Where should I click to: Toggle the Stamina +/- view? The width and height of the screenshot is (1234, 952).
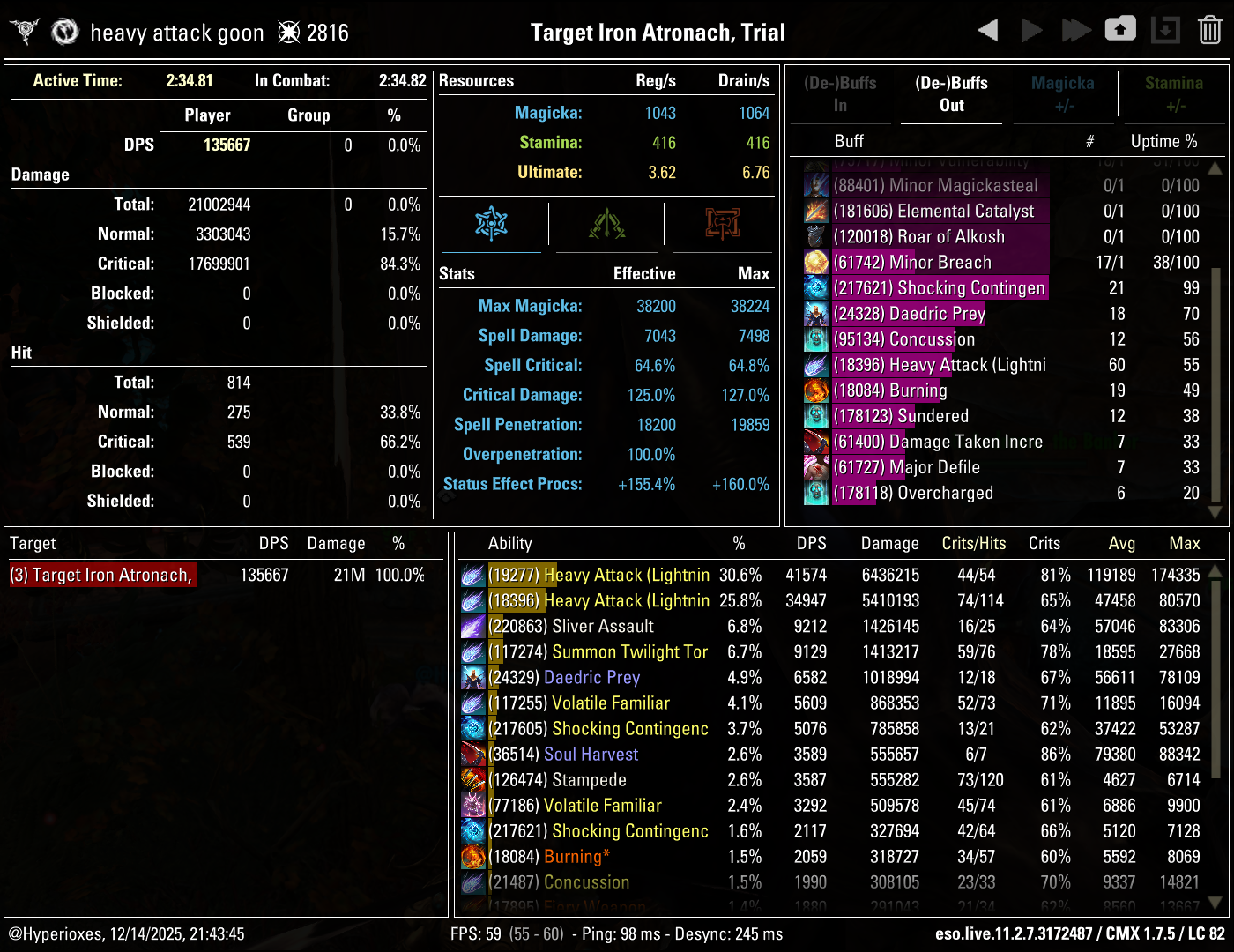[x=1174, y=94]
